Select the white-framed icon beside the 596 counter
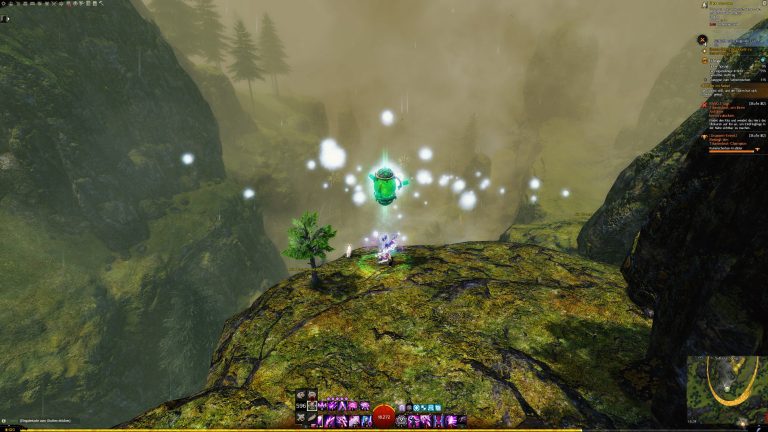The image size is (768, 432). coord(312,405)
